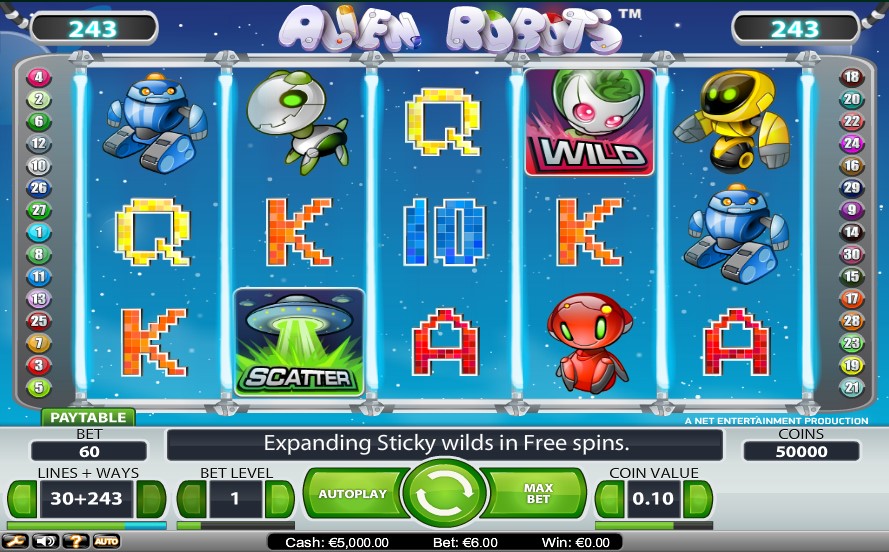This screenshot has height=552, width=889.
Task: Toggle sound with the speaker icon
Action: (46, 541)
